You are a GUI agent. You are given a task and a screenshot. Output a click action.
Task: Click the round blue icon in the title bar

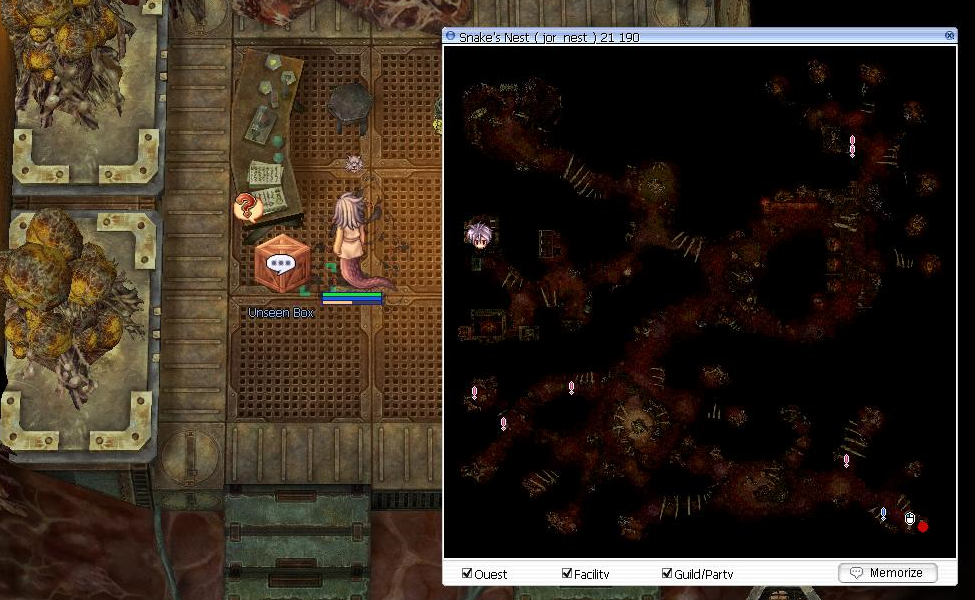click(451, 36)
